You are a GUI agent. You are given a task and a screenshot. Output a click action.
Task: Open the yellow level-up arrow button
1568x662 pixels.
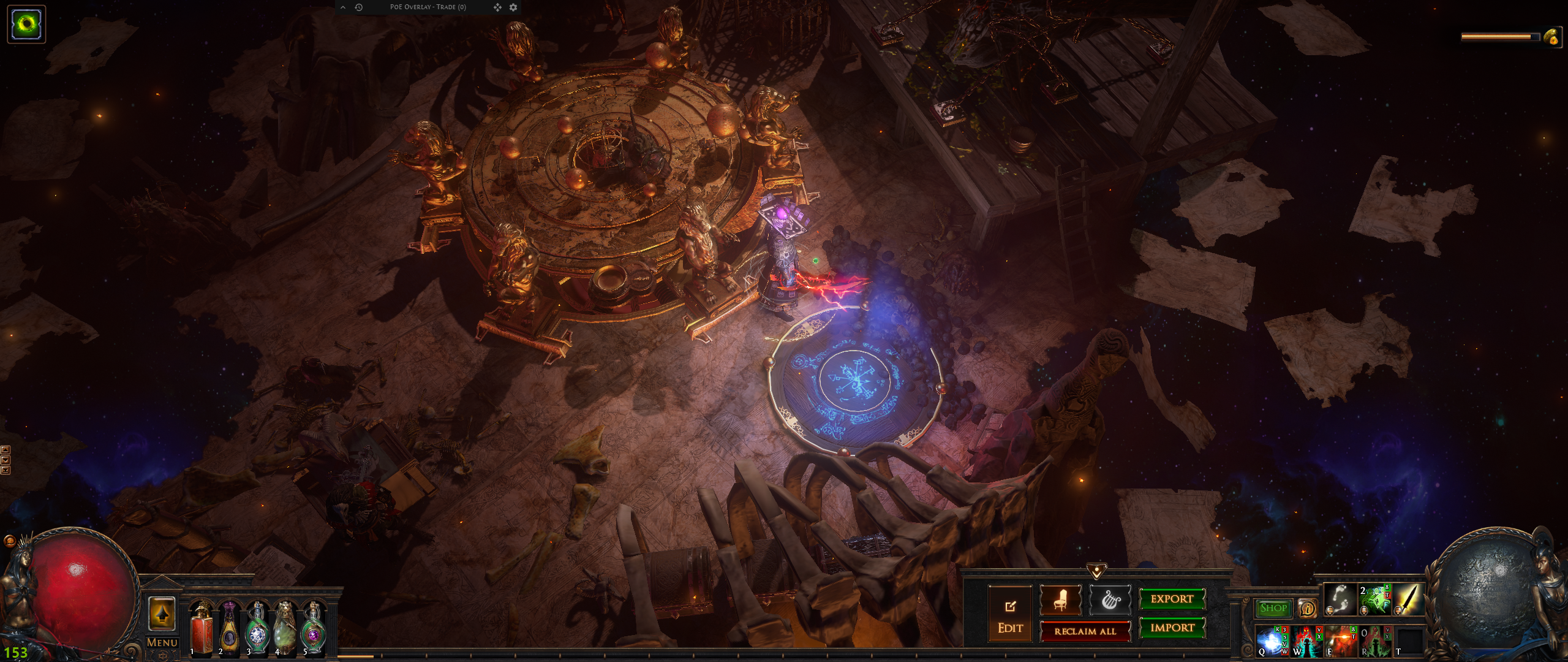(x=162, y=613)
